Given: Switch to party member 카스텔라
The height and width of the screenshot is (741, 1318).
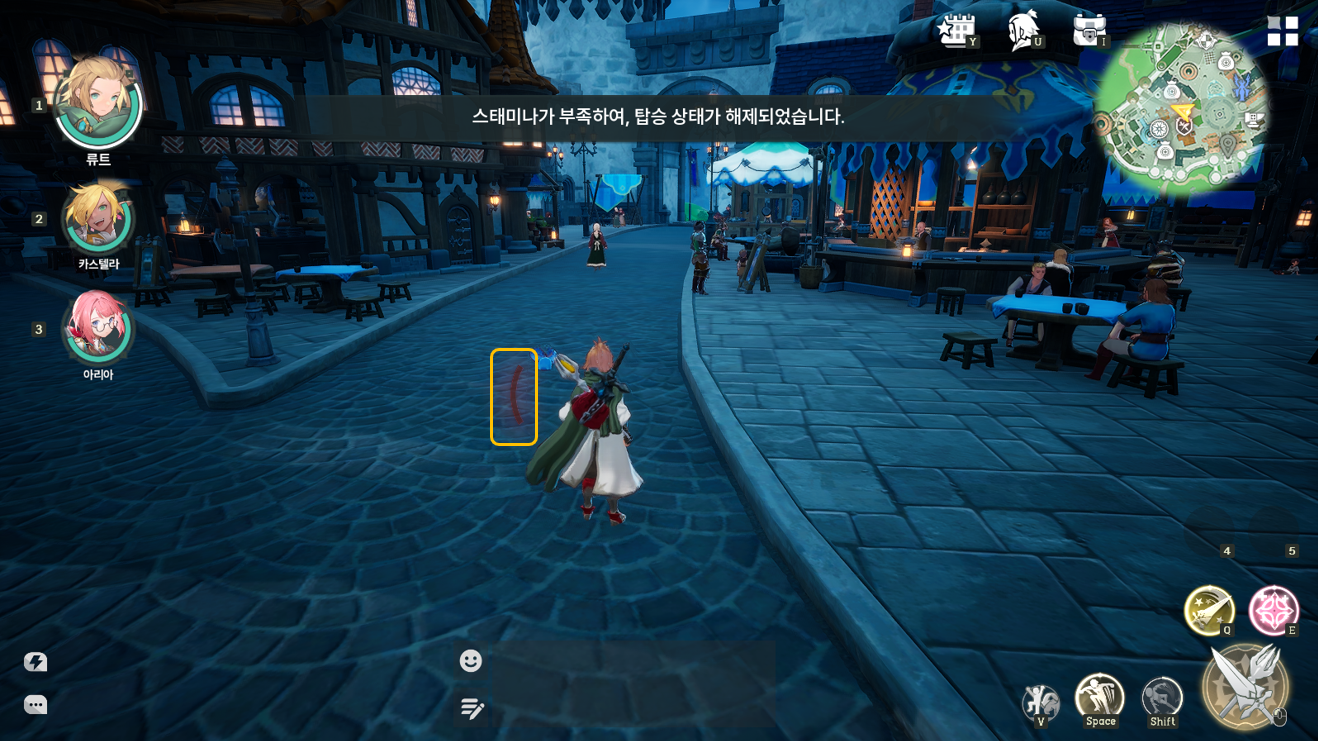Looking at the screenshot, I should click(98, 218).
